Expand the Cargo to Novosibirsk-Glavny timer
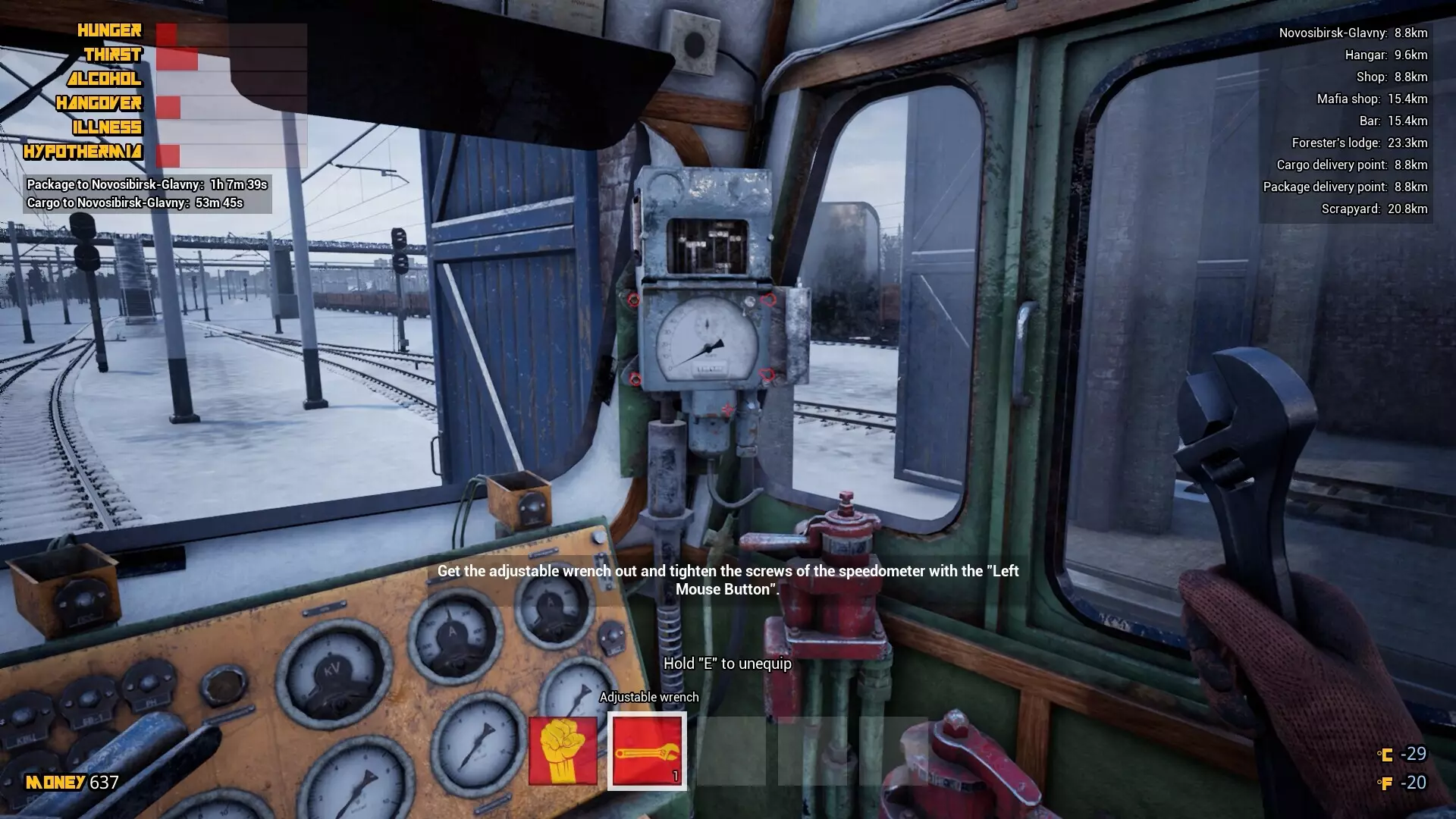The height and width of the screenshot is (819, 1456). coord(135,203)
